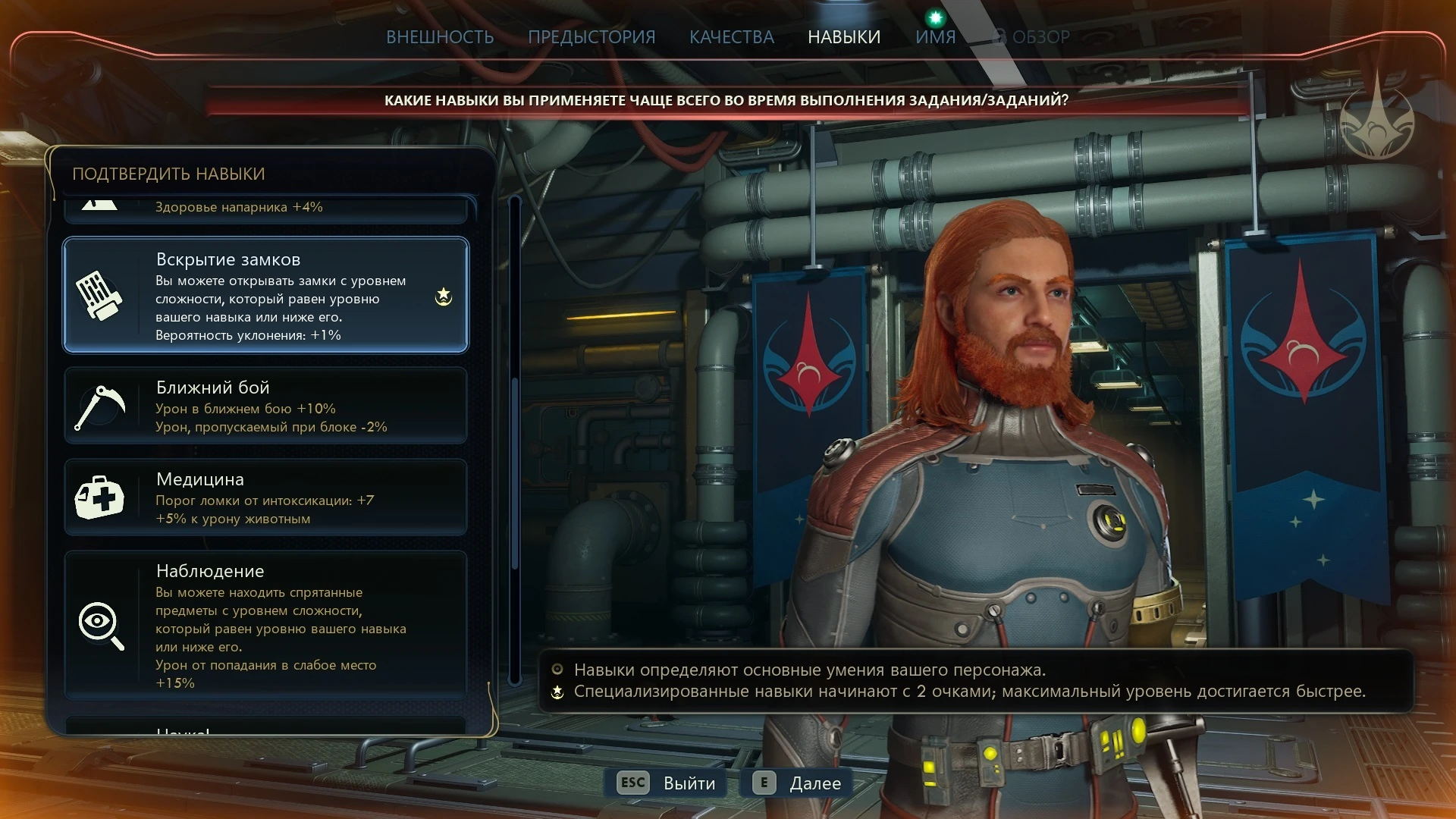Select the Навыки tab
Screen dimensions: 1456x819
[x=844, y=37]
